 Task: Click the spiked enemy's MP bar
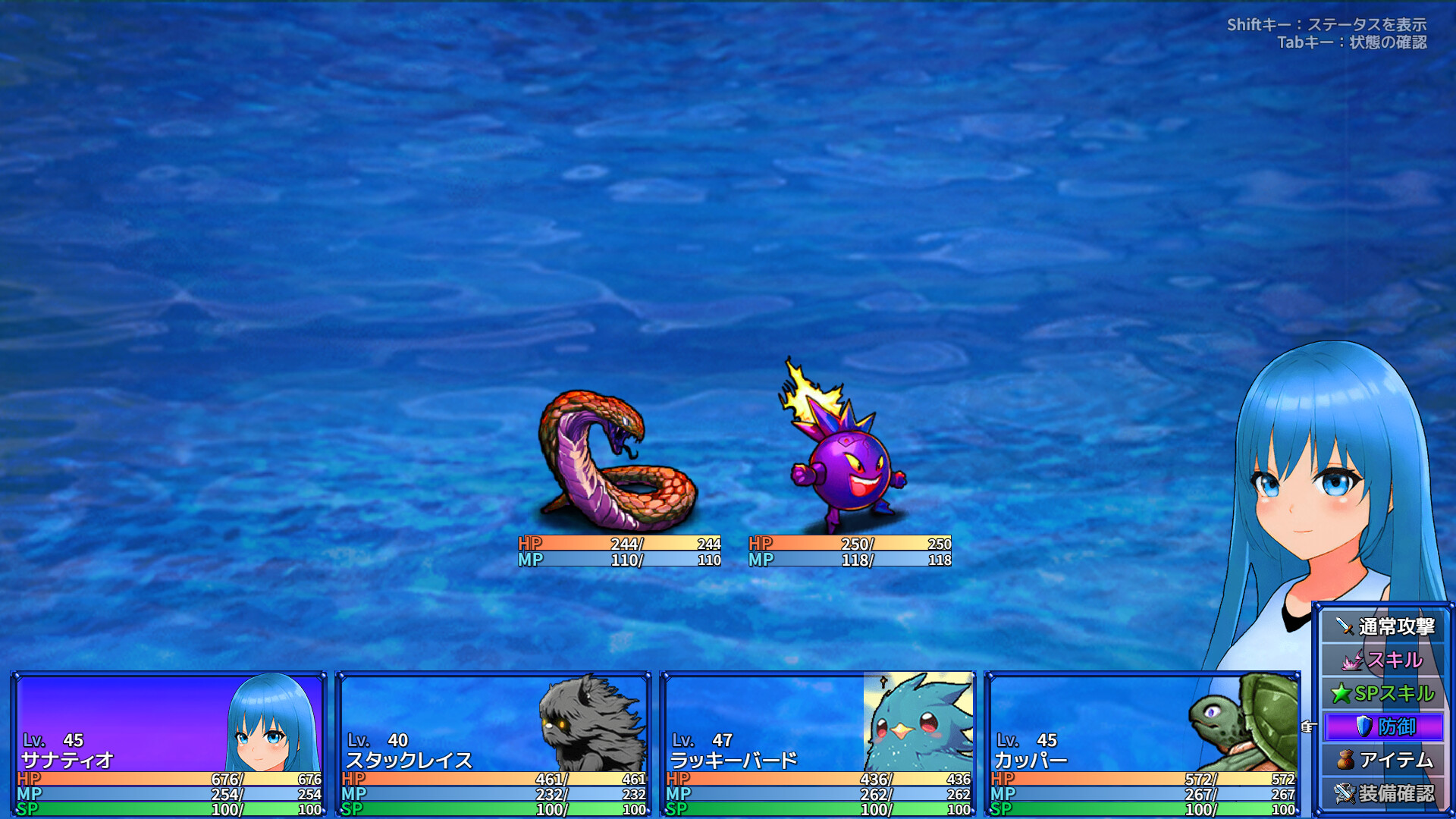(848, 559)
